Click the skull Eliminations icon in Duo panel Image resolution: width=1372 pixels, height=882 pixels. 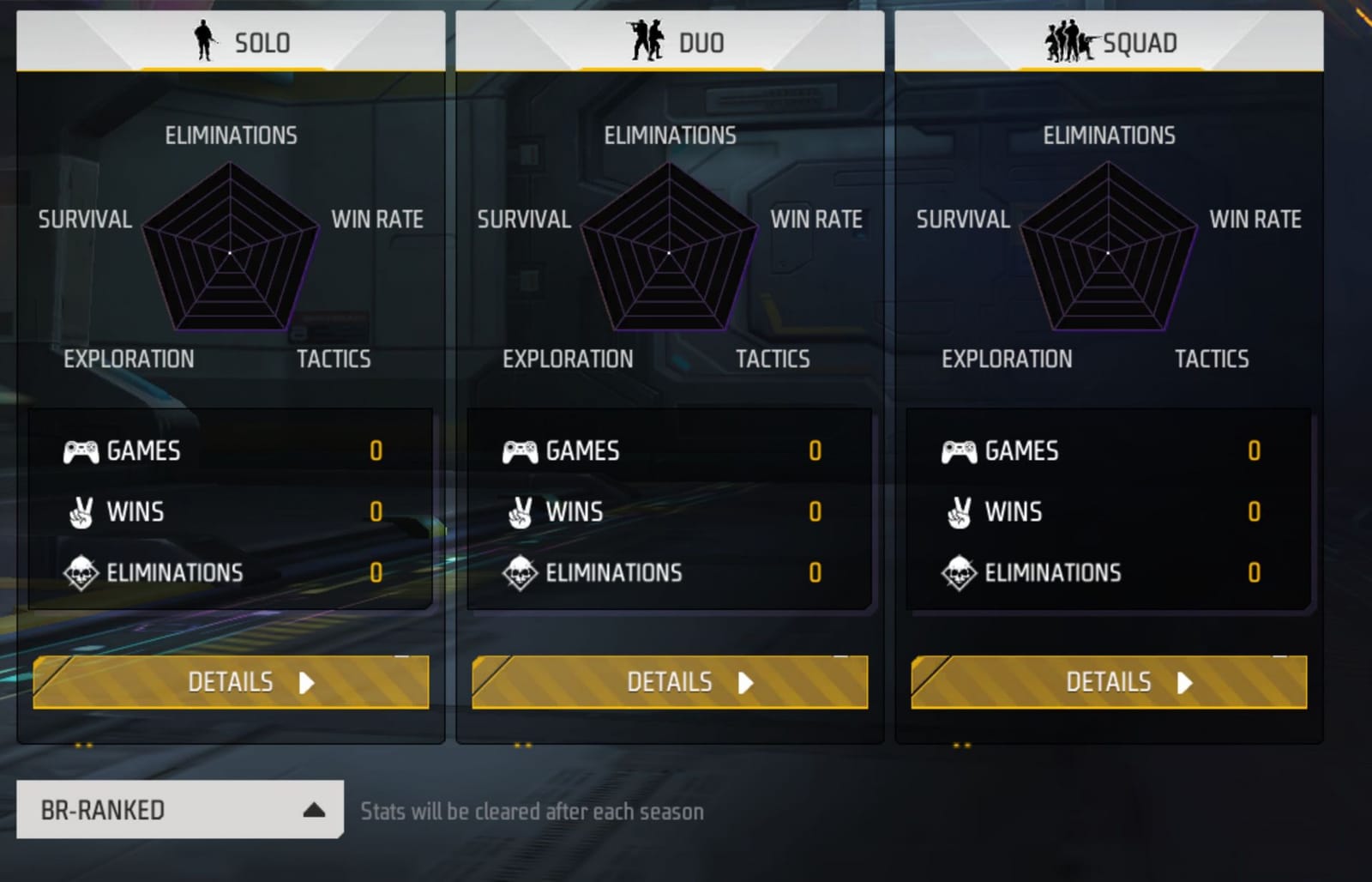[520, 572]
